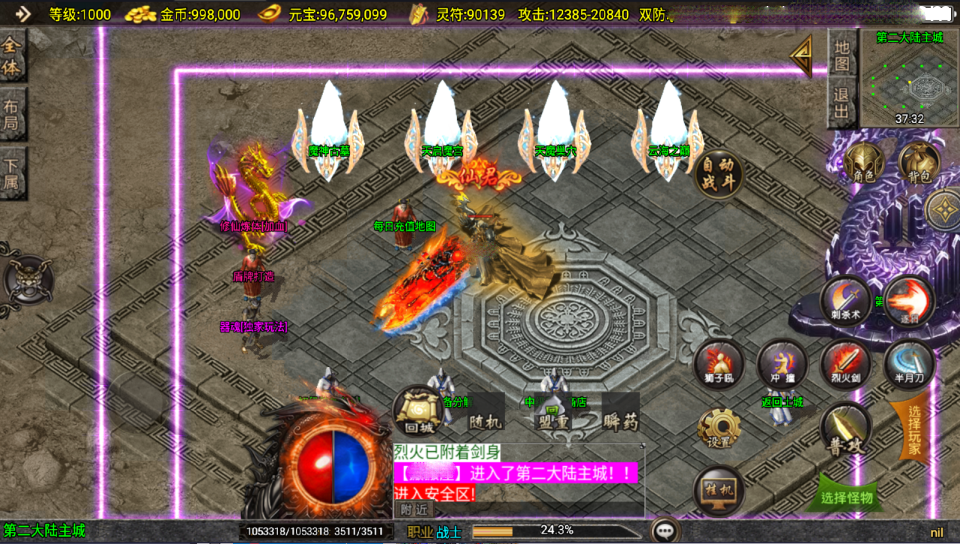Click the 挂机 idle mode button
Viewport: 960px width, 544px height.
pos(718,490)
